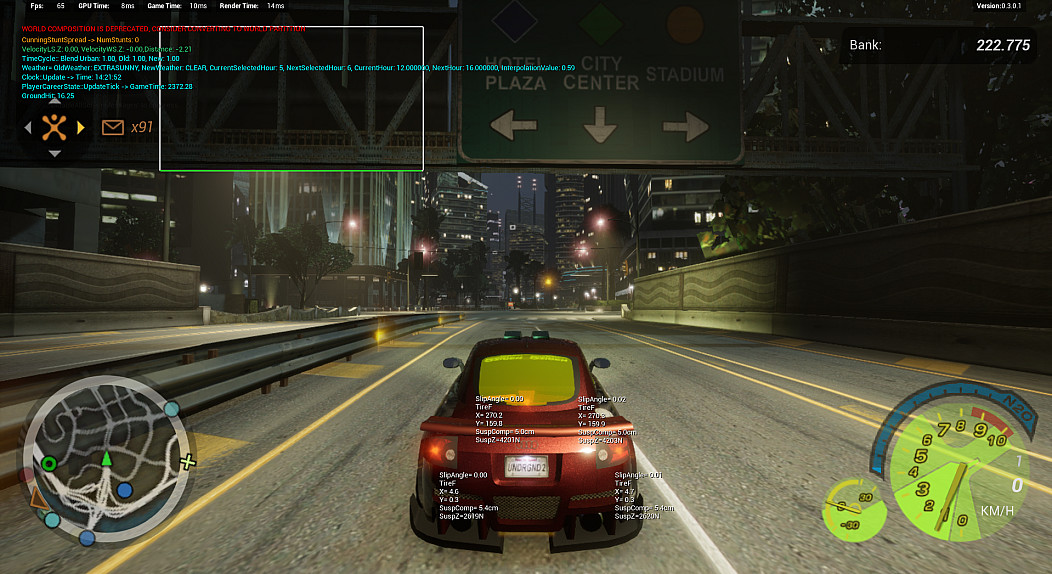Viewport: 1052px width, 574px height.
Task: Select the orange triangle marker on the minimap rim
Action: pyautogui.click(x=38, y=497)
